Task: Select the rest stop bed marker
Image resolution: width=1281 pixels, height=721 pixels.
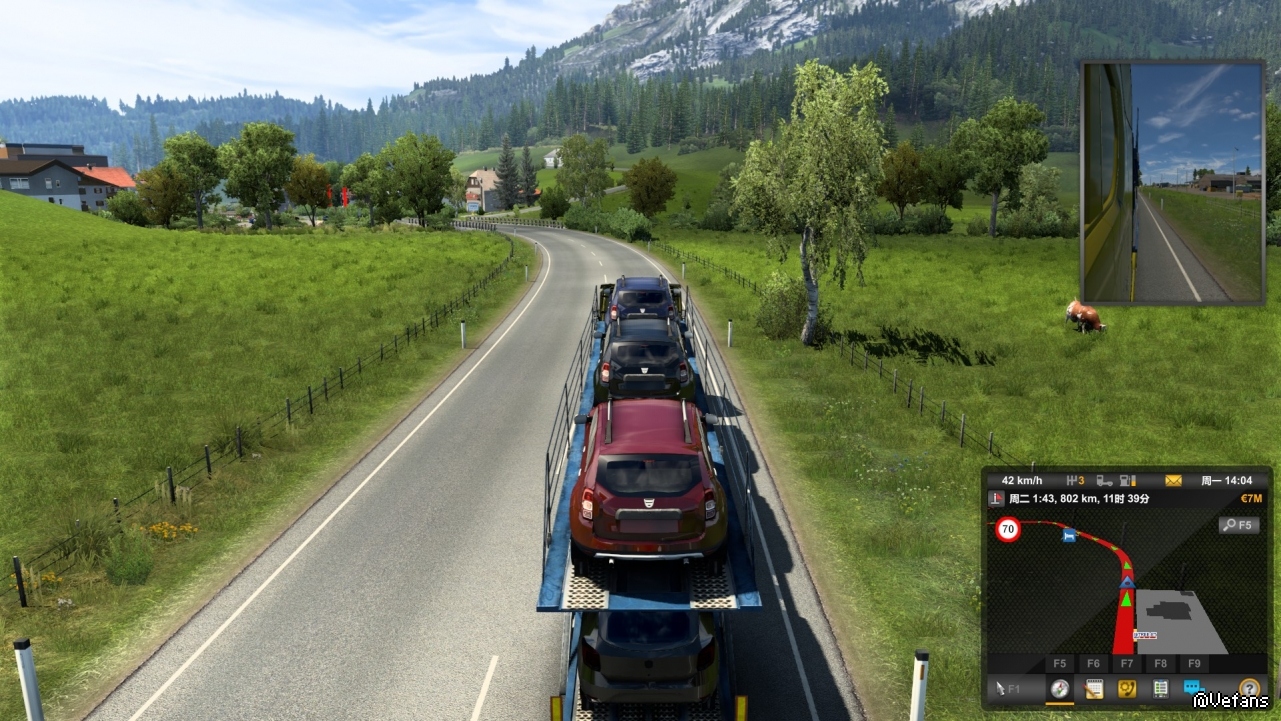Action: tap(1069, 537)
